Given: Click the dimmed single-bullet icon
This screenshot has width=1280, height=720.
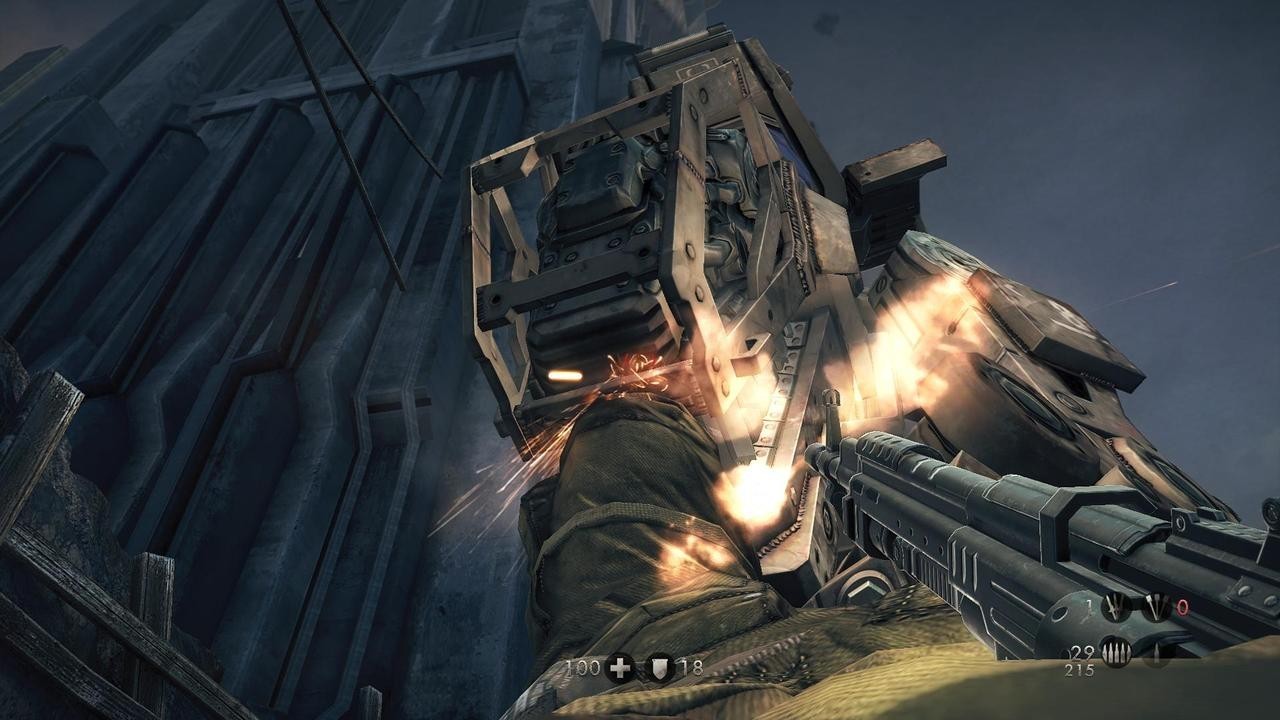Looking at the screenshot, I should tap(1156, 653).
